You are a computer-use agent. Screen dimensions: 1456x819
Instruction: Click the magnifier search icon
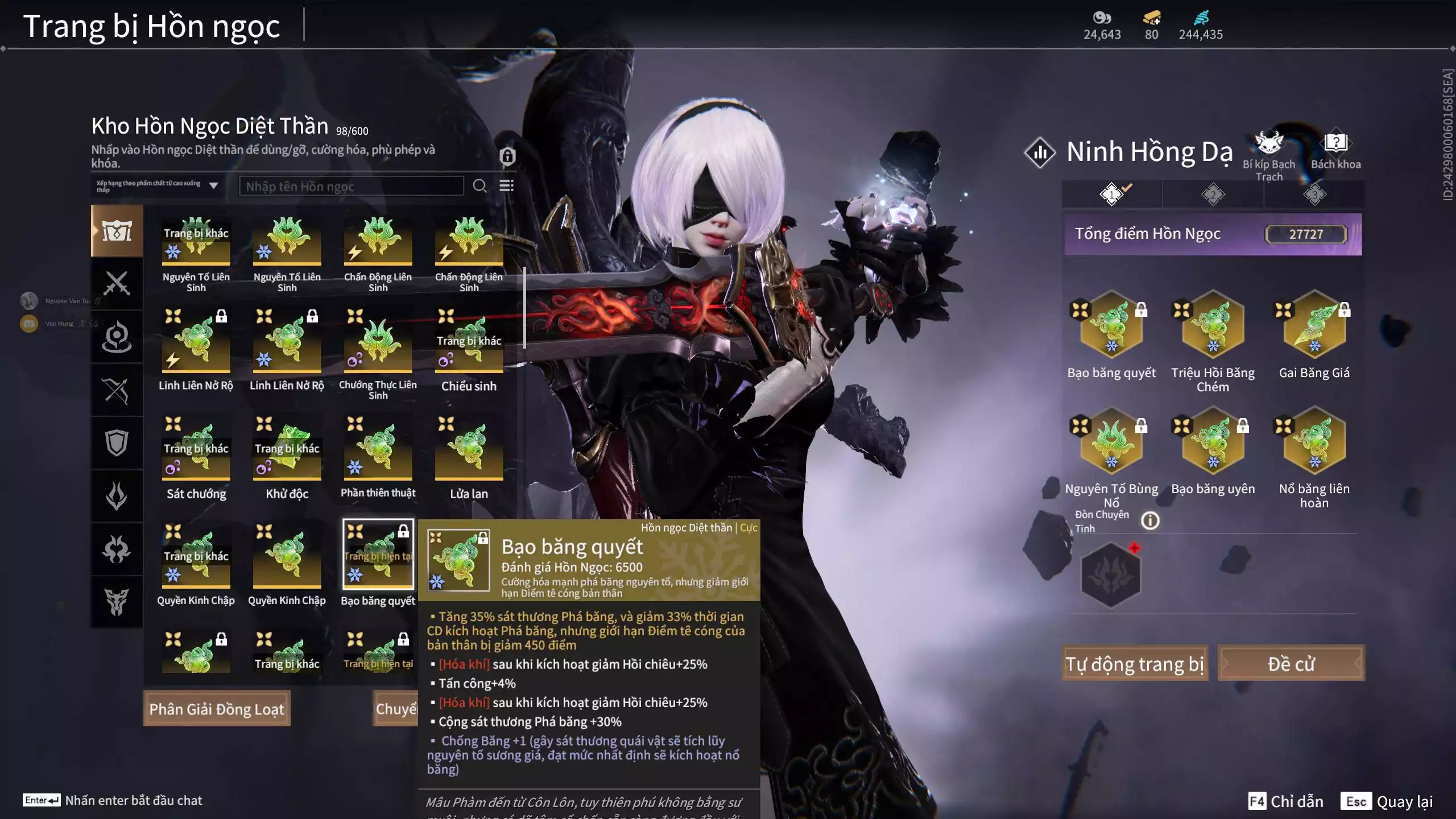pyautogui.click(x=479, y=186)
